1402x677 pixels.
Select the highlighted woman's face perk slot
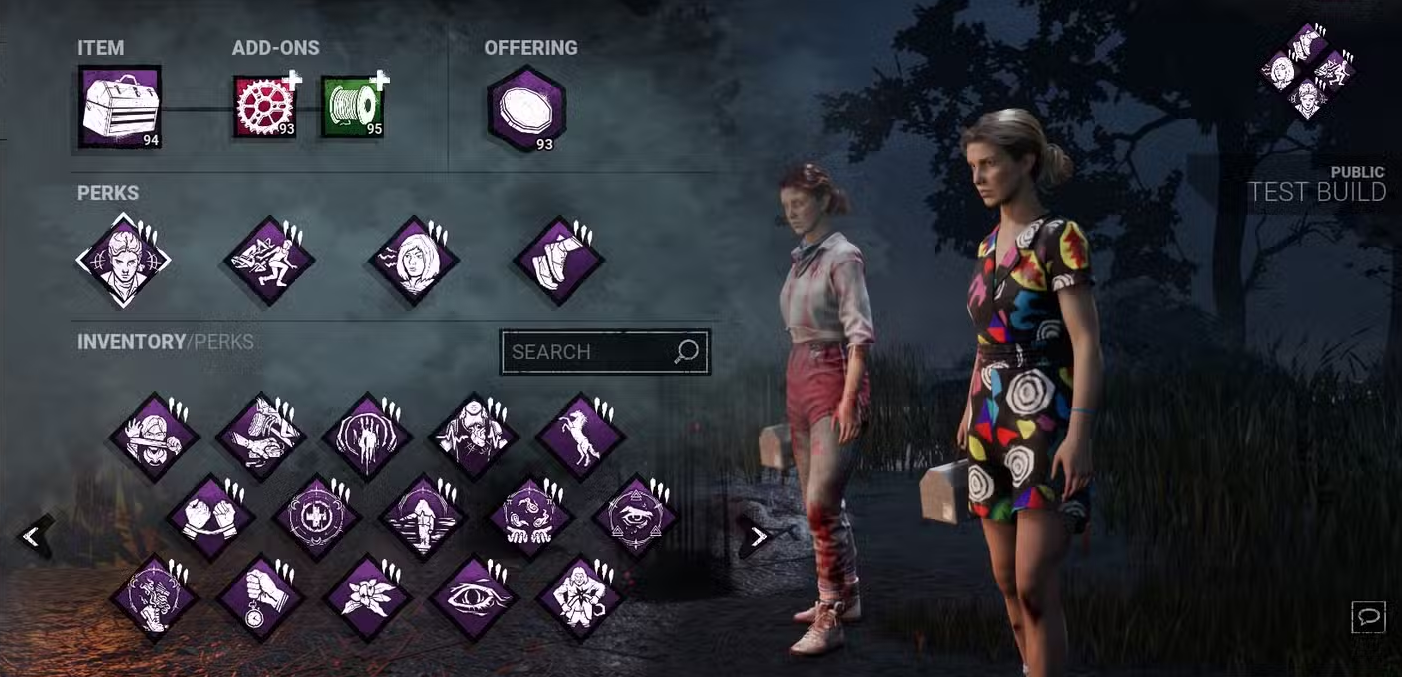tap(124, 261)
